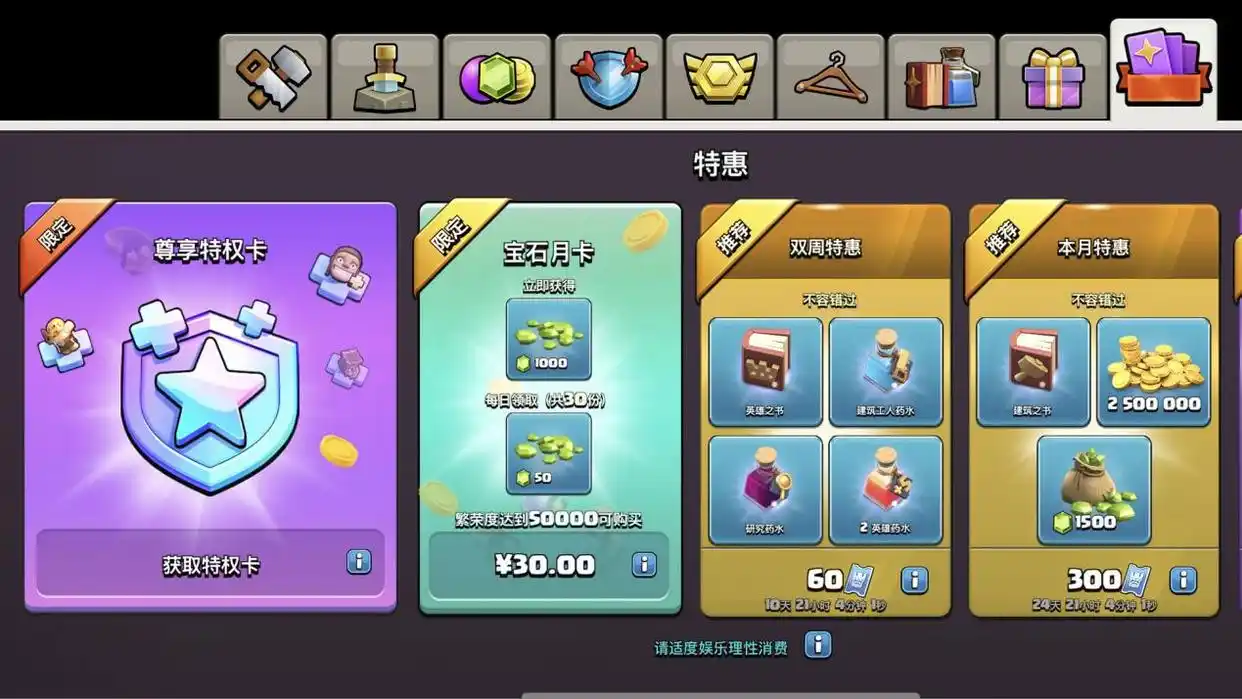Show info for the 宝石月卡 gem card
Image resolution: width=1242 pixels, height=699 pixels.
click(x=644, y=565)
